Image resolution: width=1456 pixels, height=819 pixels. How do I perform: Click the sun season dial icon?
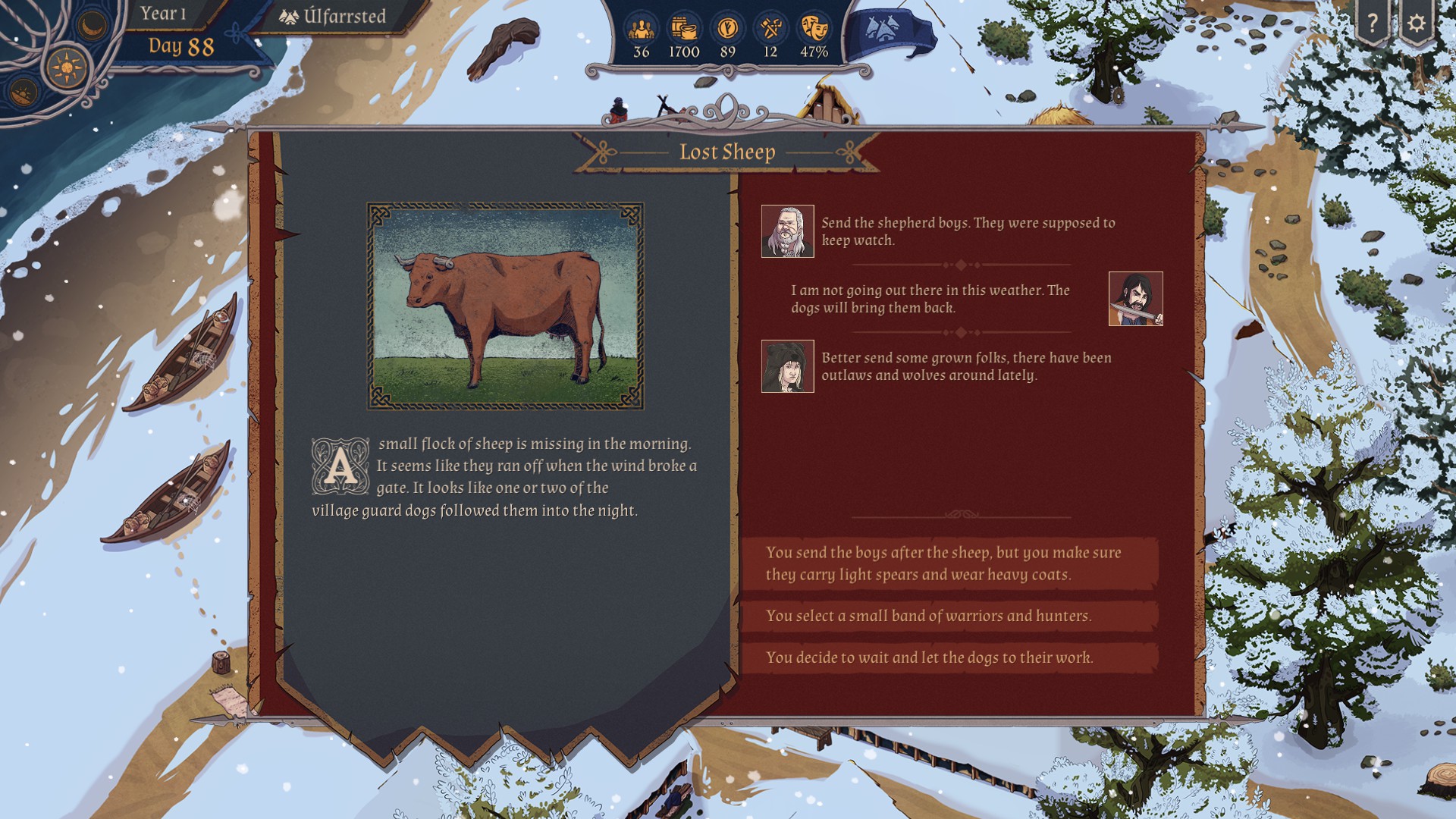point(67,67)
